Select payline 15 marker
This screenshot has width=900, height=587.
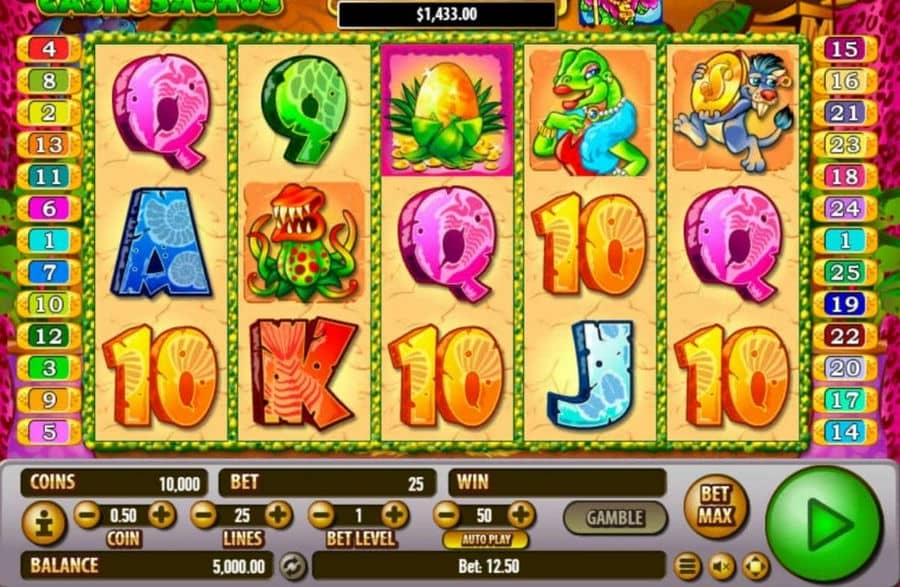click(x=845, y=49)
